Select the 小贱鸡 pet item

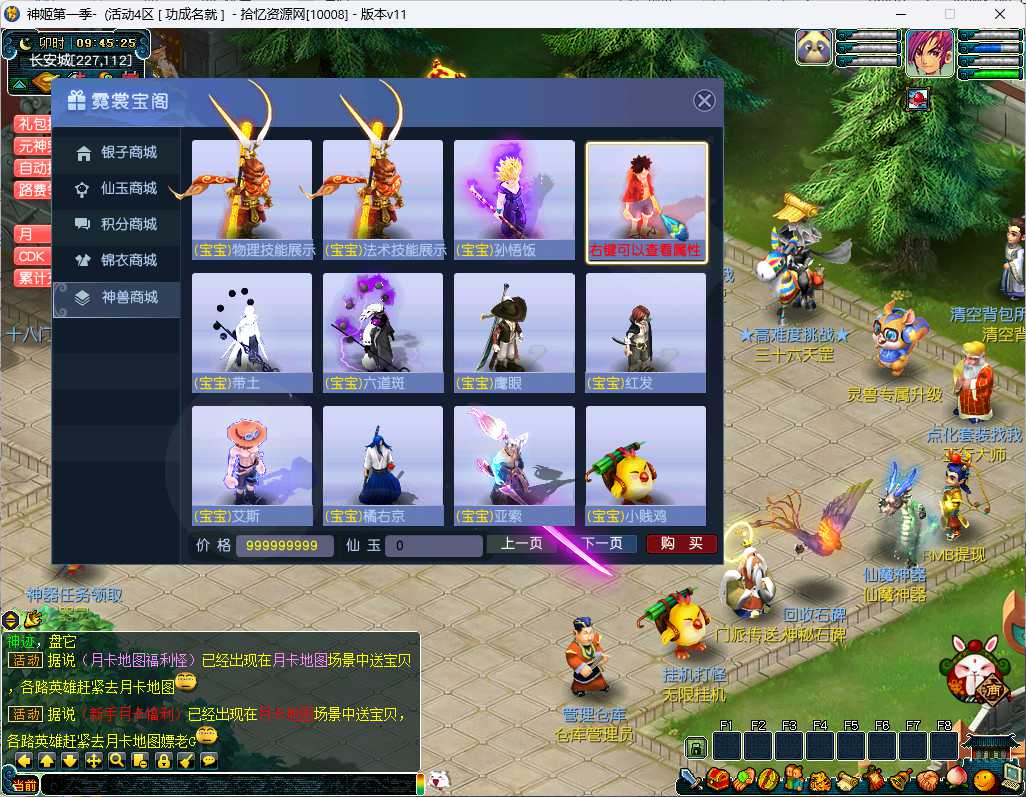coord(646,466)
